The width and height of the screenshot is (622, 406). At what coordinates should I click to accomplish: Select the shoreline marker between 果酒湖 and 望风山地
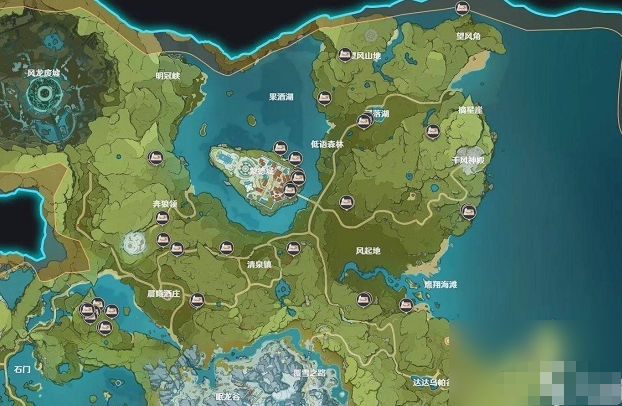(323, 98)
